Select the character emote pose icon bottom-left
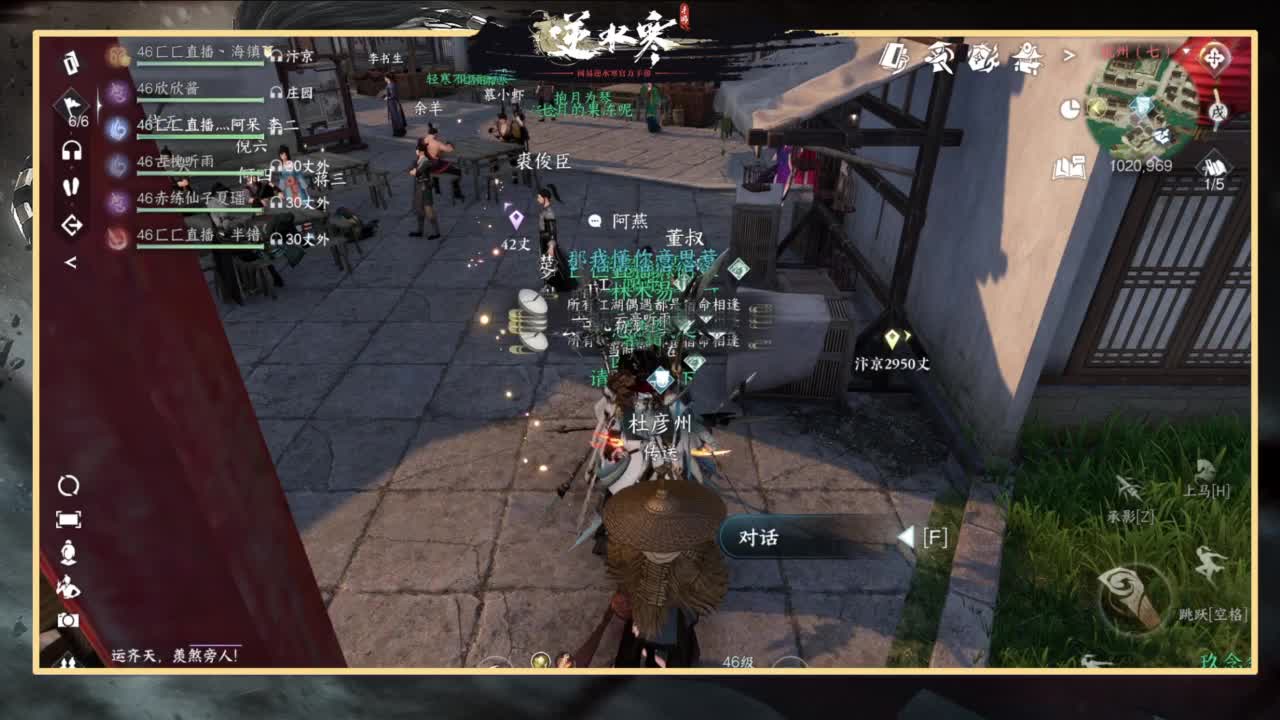 (68, 587)
